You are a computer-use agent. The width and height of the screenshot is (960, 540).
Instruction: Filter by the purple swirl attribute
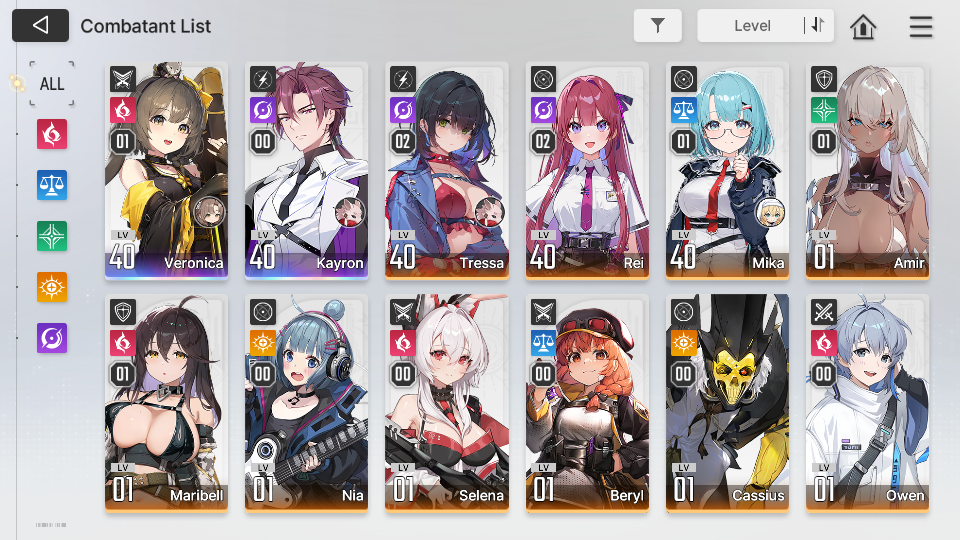(x=52, y=338)
